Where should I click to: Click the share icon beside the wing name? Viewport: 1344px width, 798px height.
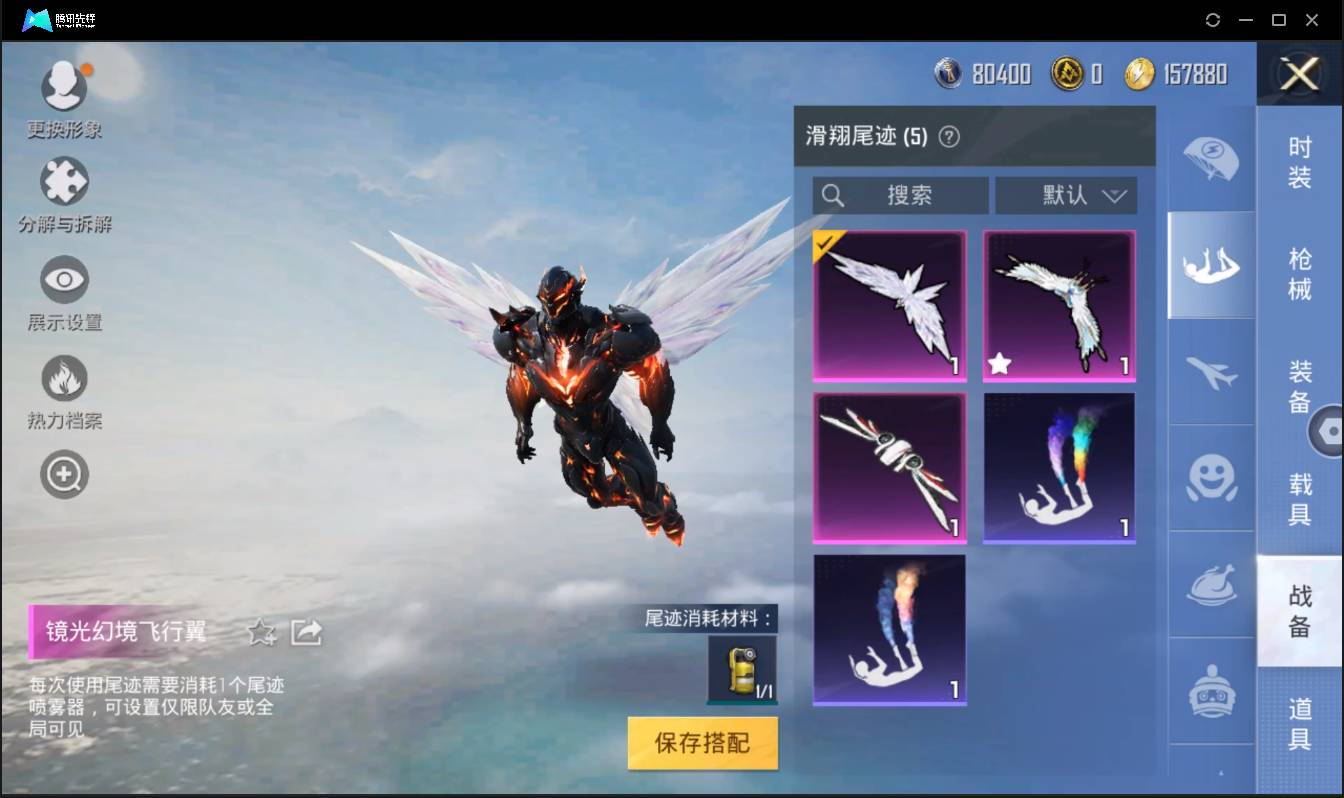307,631
